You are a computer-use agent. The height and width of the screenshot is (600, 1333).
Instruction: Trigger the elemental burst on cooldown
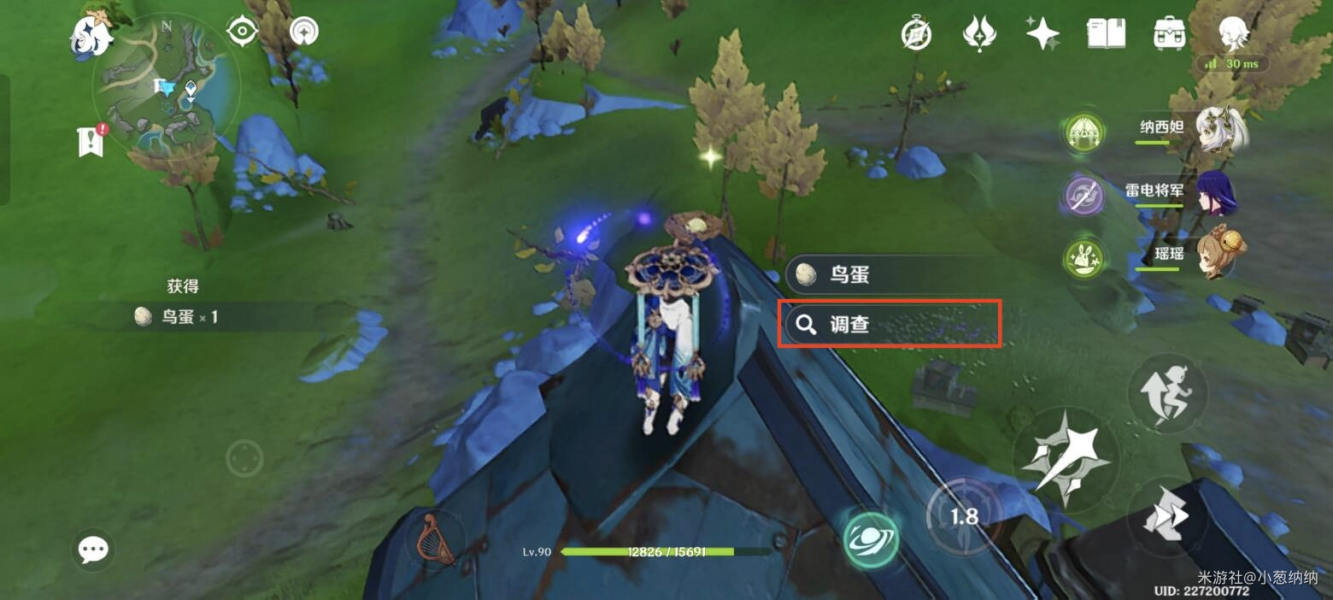962,517
